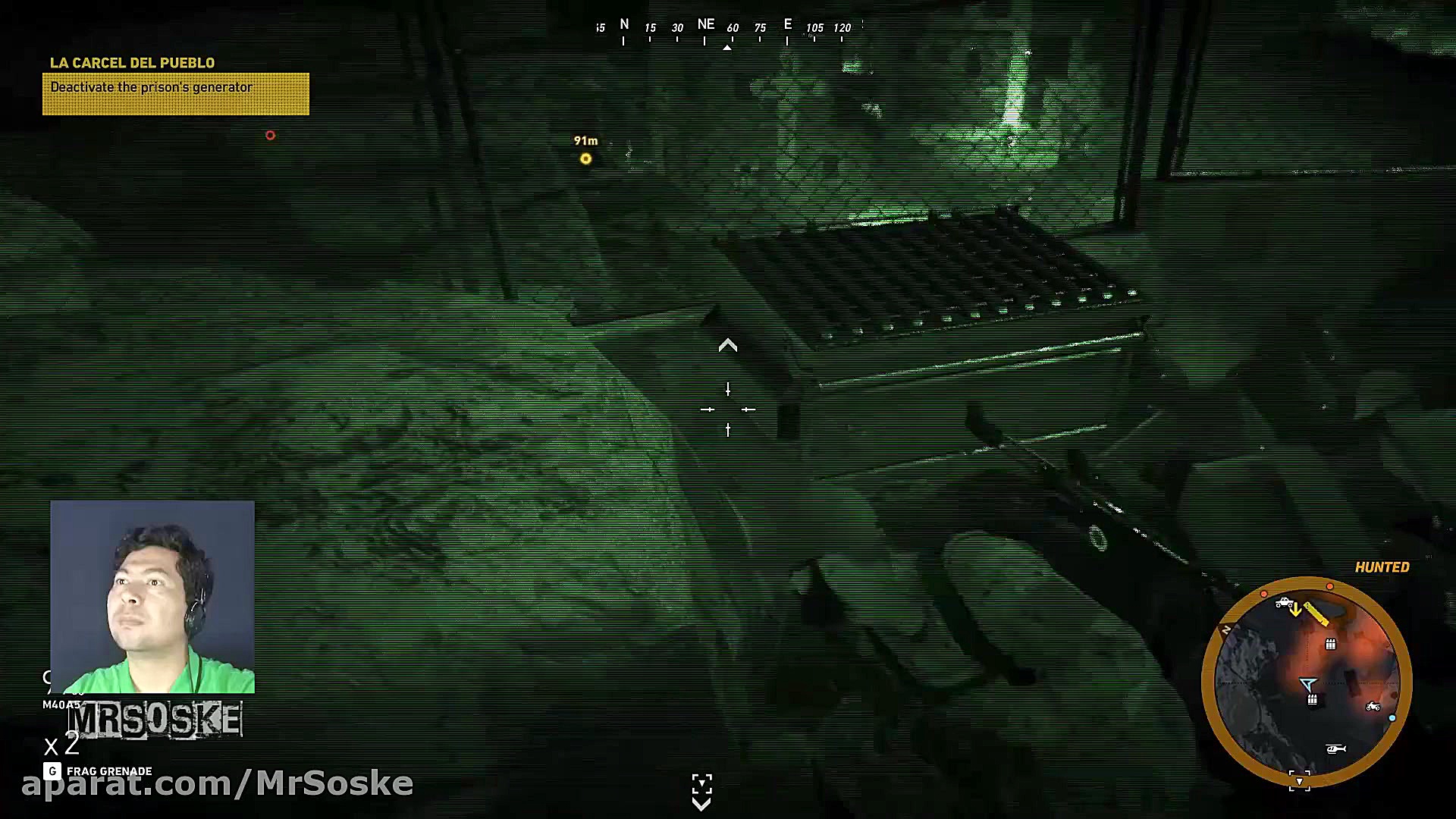The image size is (1456, 819).
Task: Select the 'Deactivate the prison's generator' objective
Action: tap(150, 87)
